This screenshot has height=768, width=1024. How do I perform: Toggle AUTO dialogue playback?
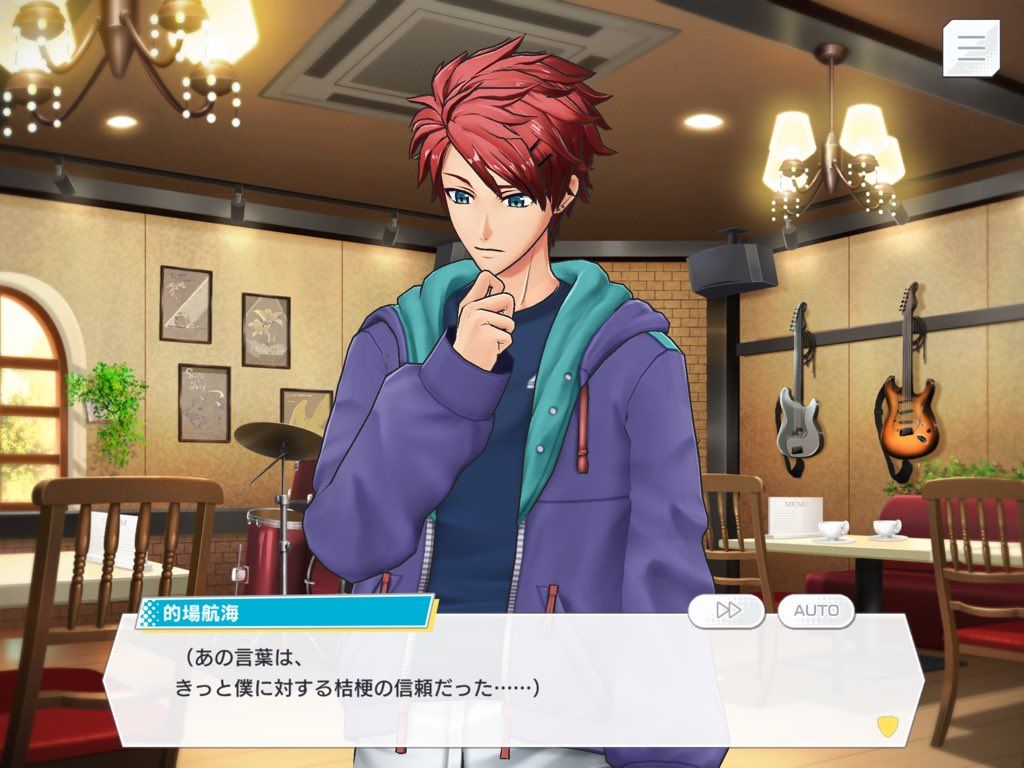(x=816, y=610)
